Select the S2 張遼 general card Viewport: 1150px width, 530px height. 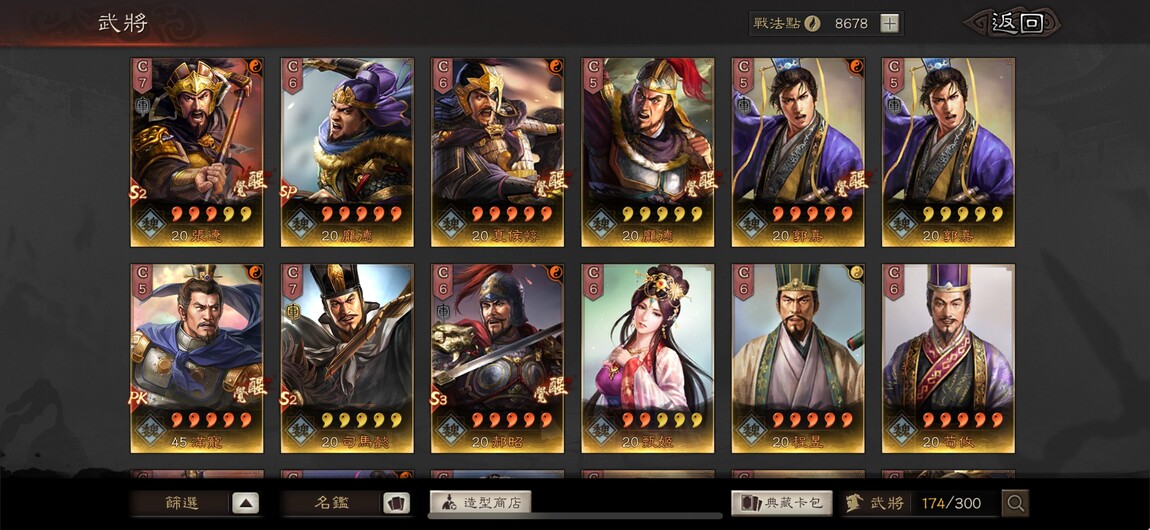(197, 152)
